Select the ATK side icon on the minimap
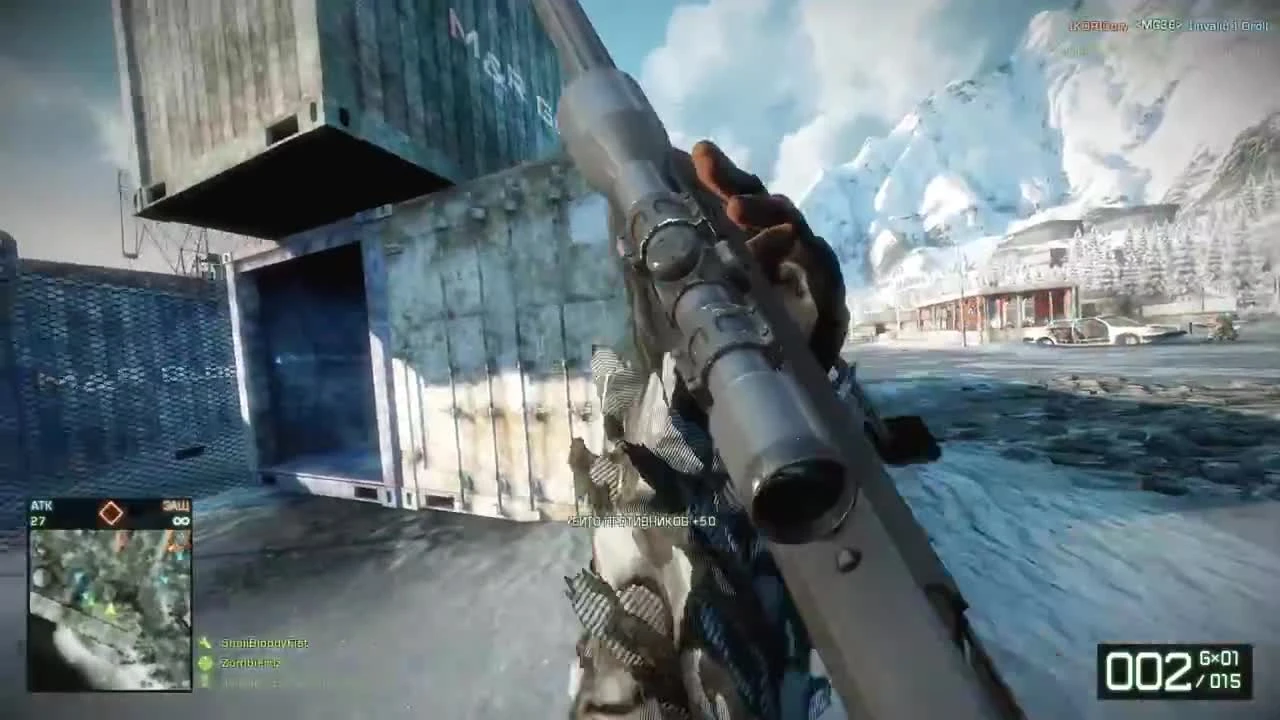This screenshot has height=720, width=1280. (41, 505)
